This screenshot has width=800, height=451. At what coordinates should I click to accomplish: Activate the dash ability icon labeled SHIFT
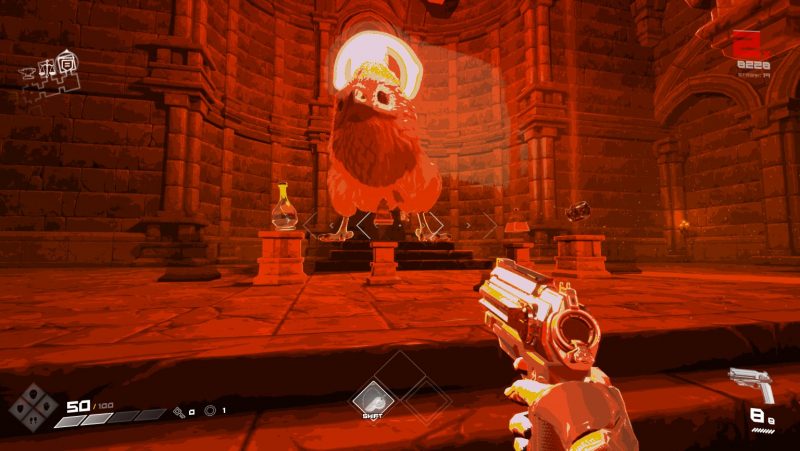(x=372, y=398)
